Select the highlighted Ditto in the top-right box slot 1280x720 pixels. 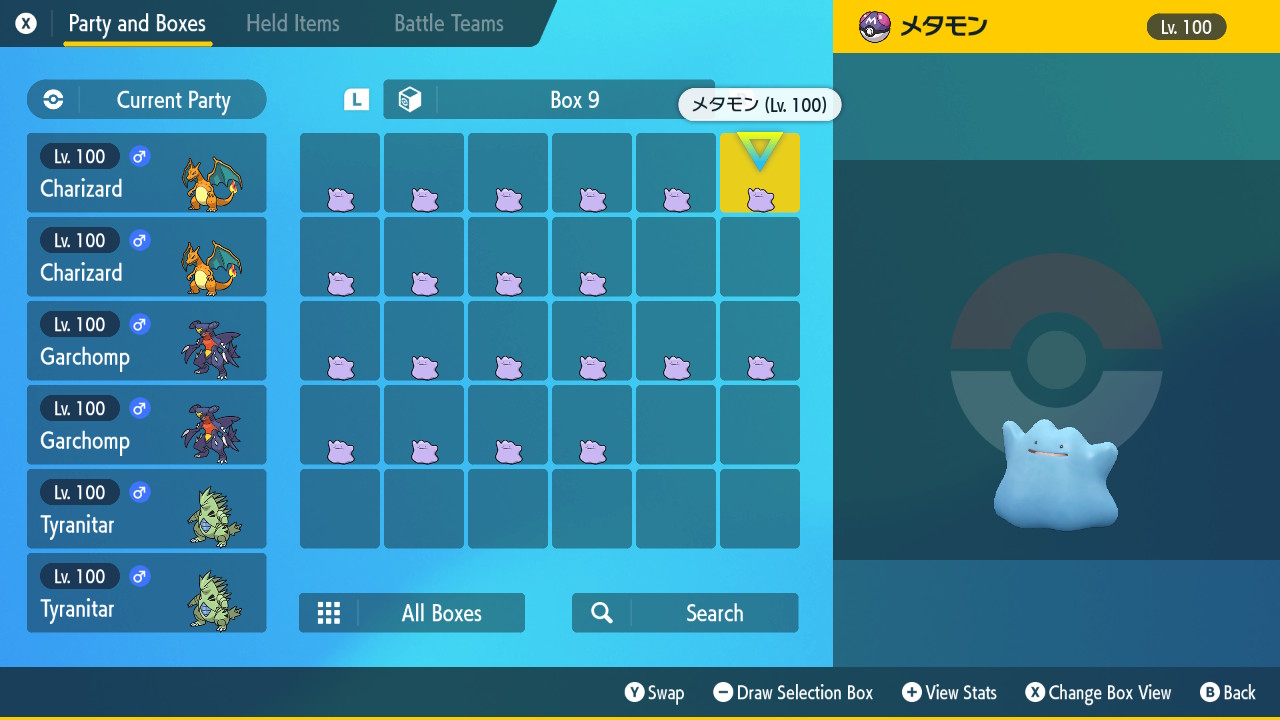(x=759, y=172)
